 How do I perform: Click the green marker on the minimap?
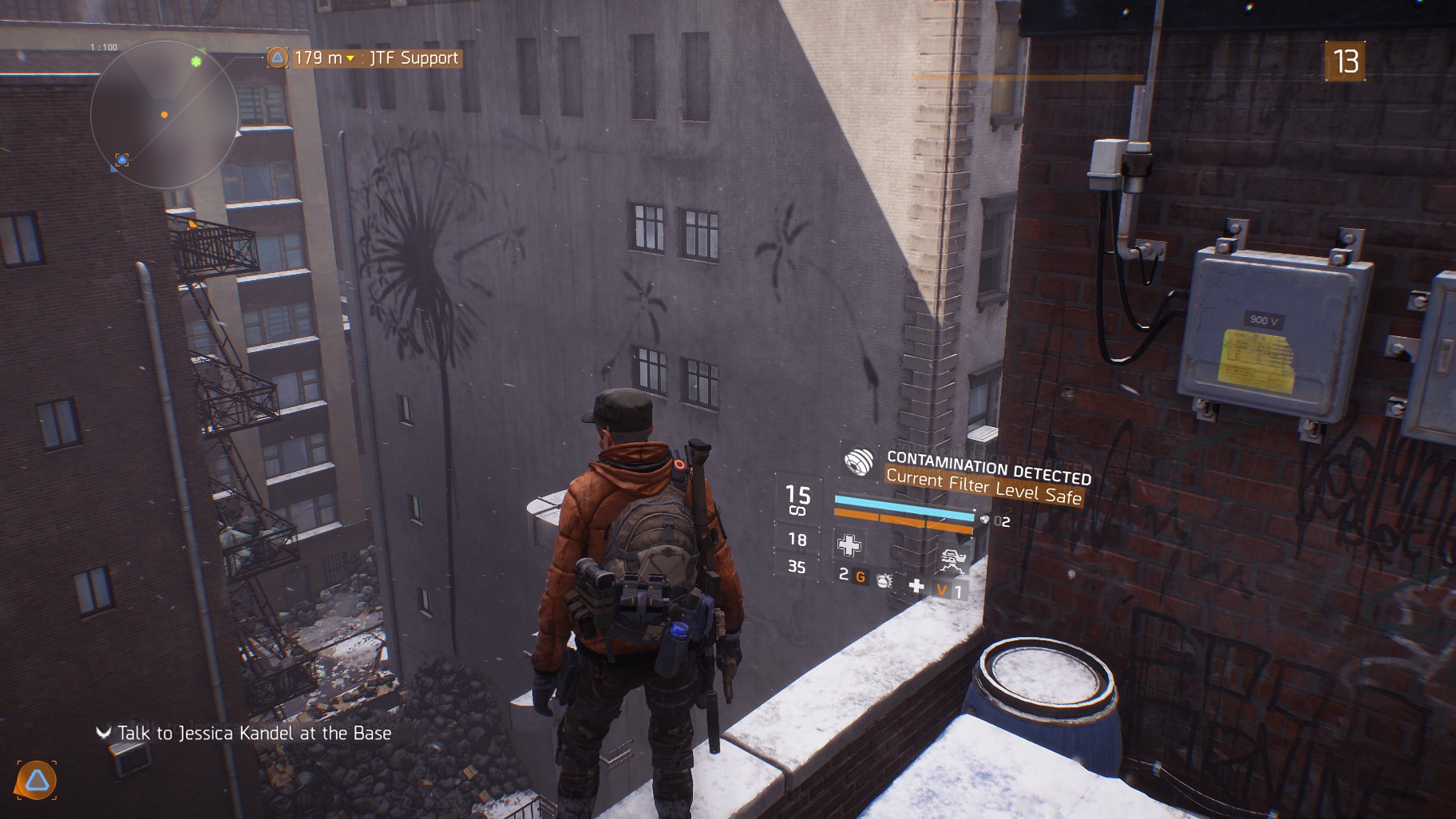click(x=196, y=61)
